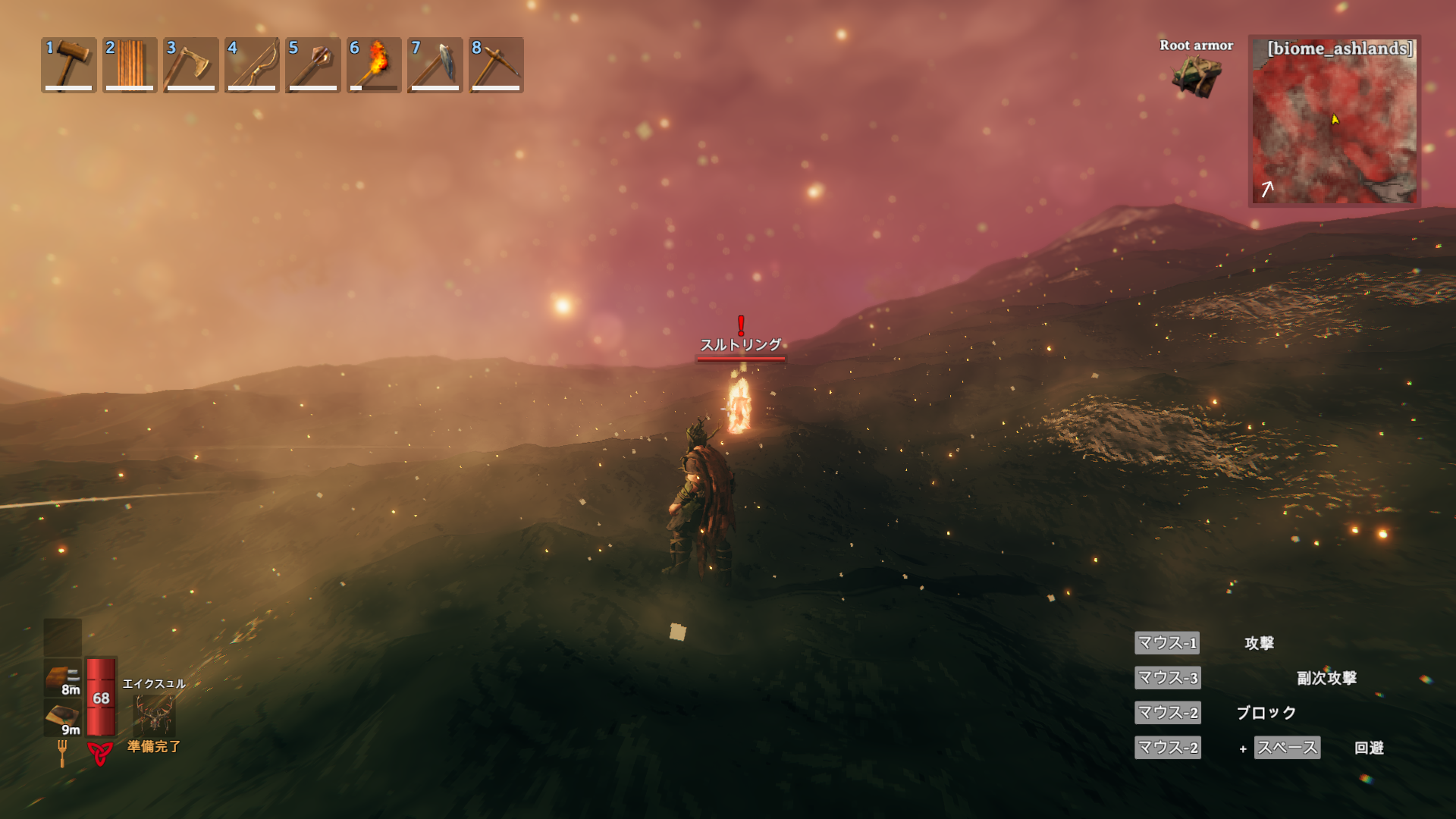Click the food icon with 8m remaining
The width and height of the screenshot is (1456, 819).
[62, 678]
